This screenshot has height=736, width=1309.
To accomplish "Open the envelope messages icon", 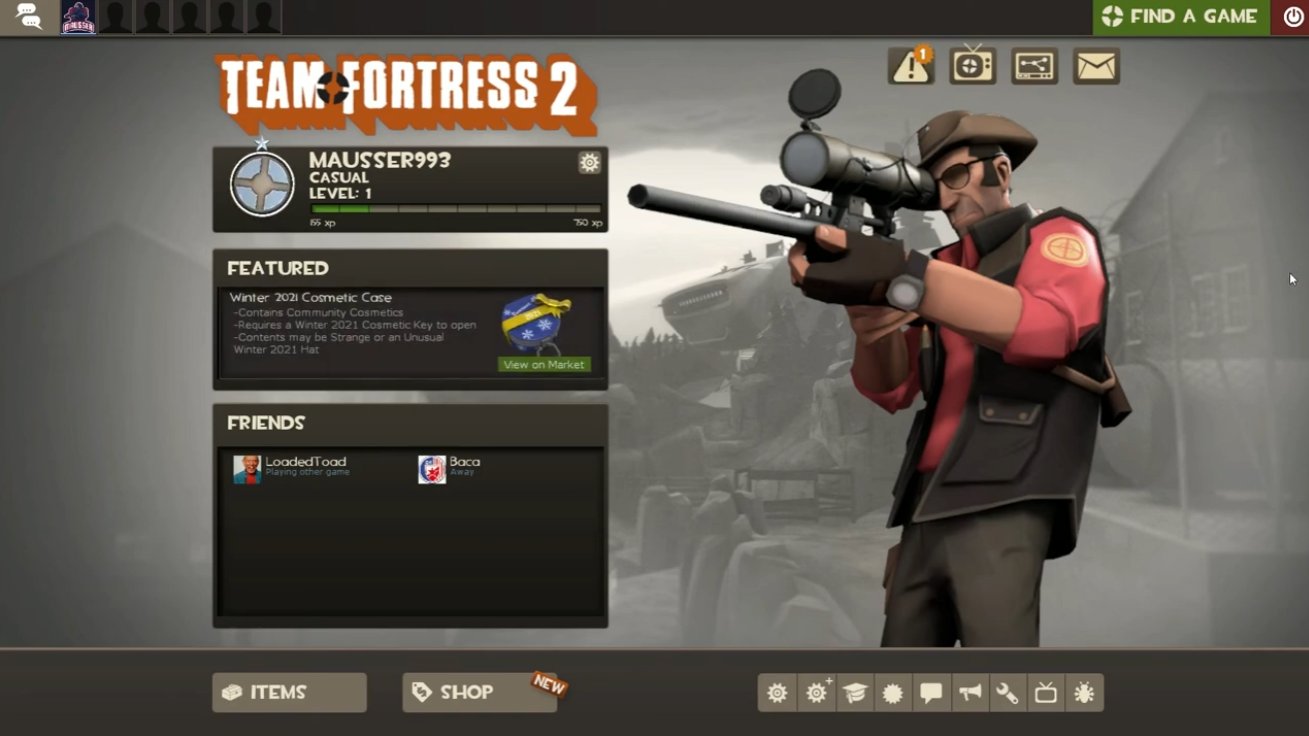I will pyautogui.click(x=1096, y=66).
